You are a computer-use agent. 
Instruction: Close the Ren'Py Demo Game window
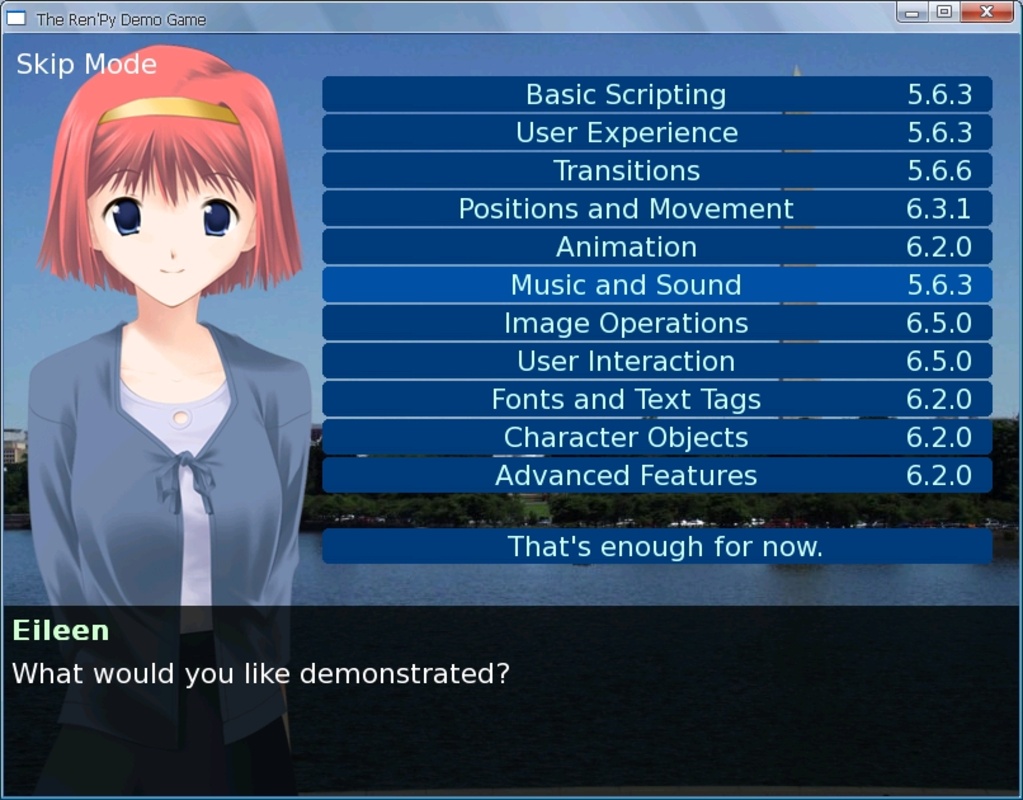(x=986, y=12)
